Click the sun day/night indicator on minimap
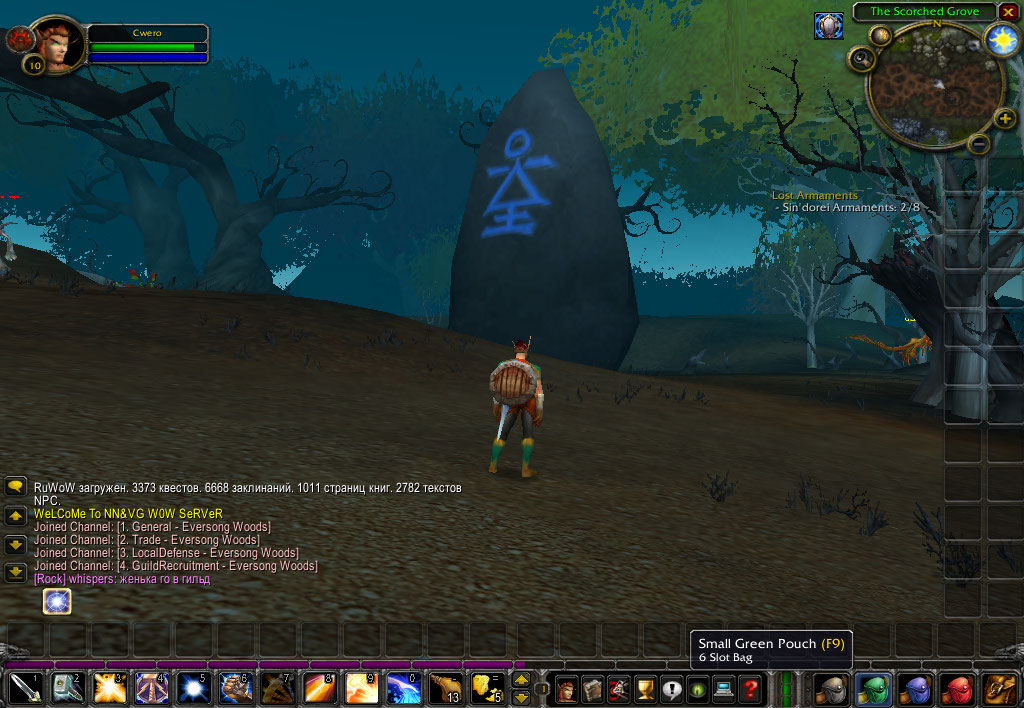Screen dimensions: 1024x708 [x=1001, y=39]
